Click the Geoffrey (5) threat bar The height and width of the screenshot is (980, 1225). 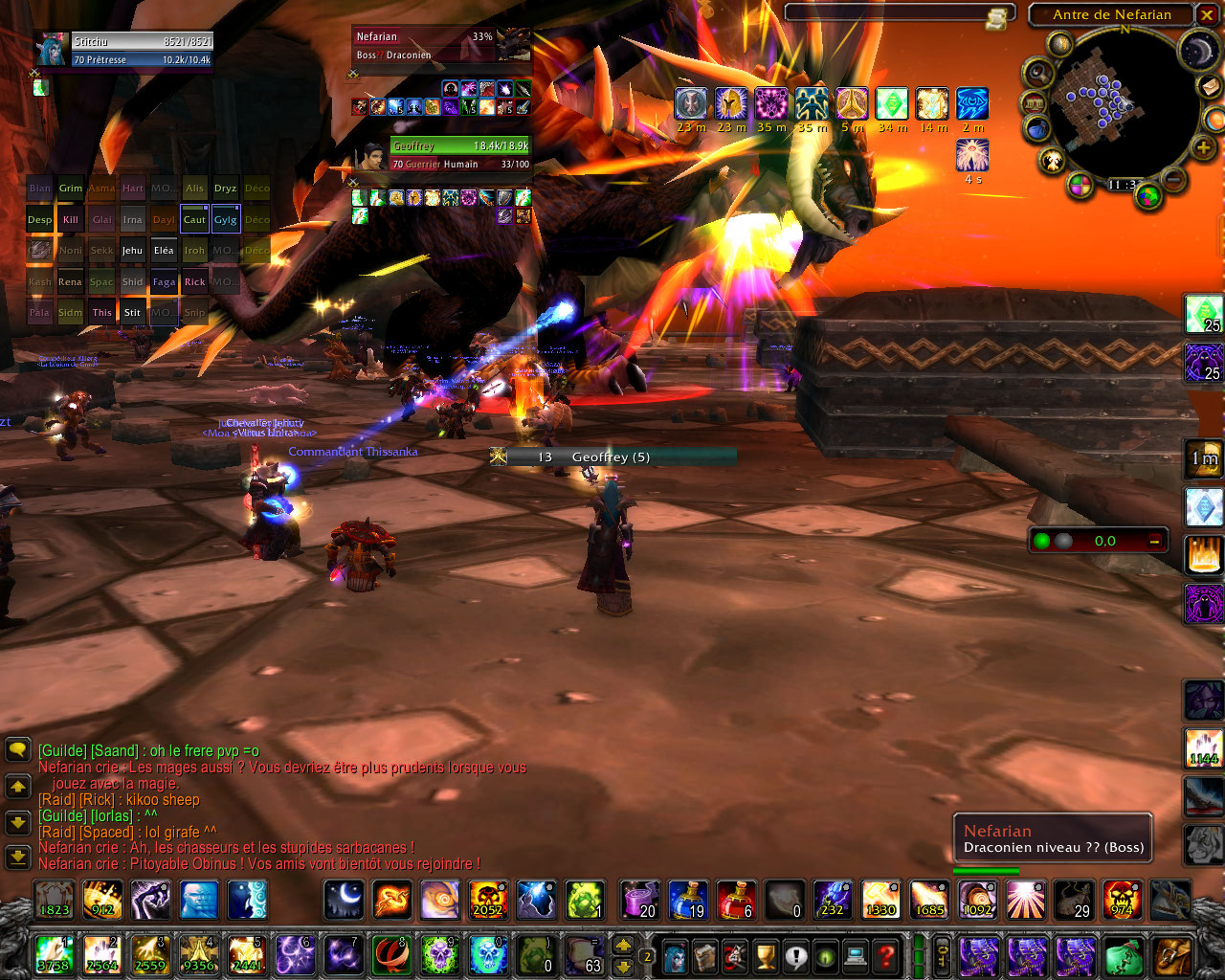coord(612,457)
